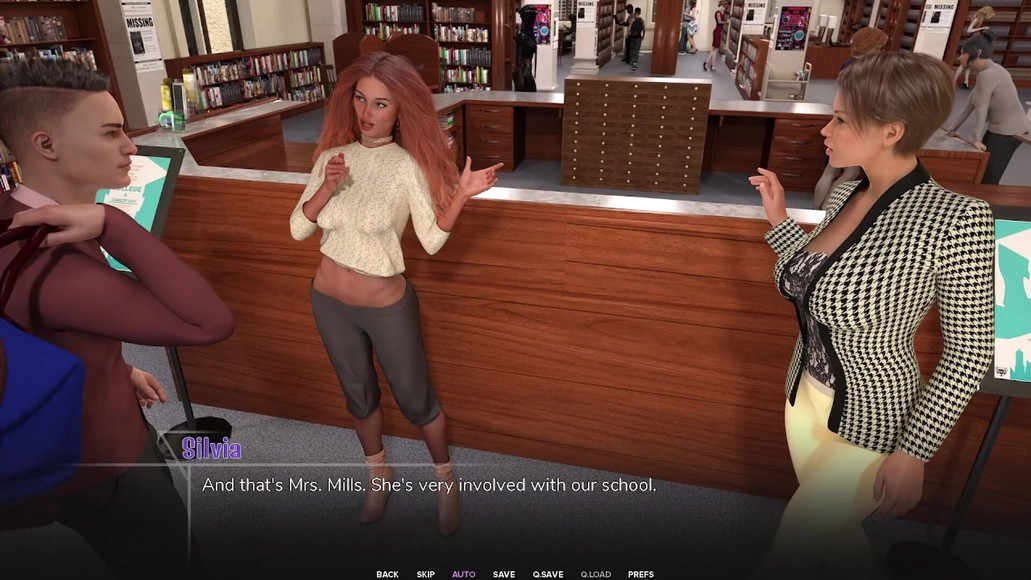
Task: Open the SAVE screen
Action: tap(504, 574)
